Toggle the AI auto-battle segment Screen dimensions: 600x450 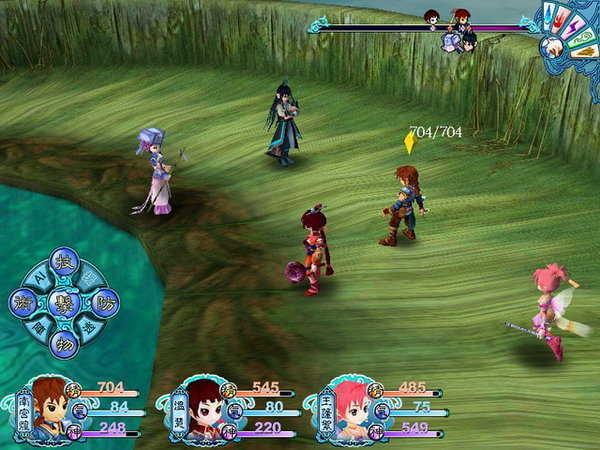click(x=38, y=277)
